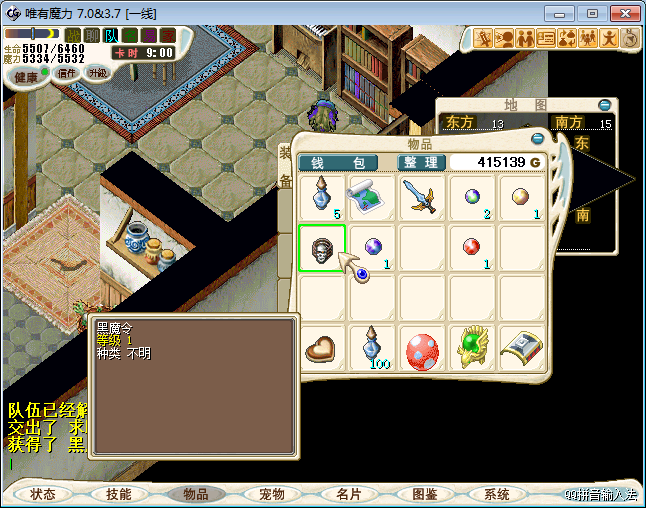Switch to the 宠物 pets menu

click(x=272, y=494)
